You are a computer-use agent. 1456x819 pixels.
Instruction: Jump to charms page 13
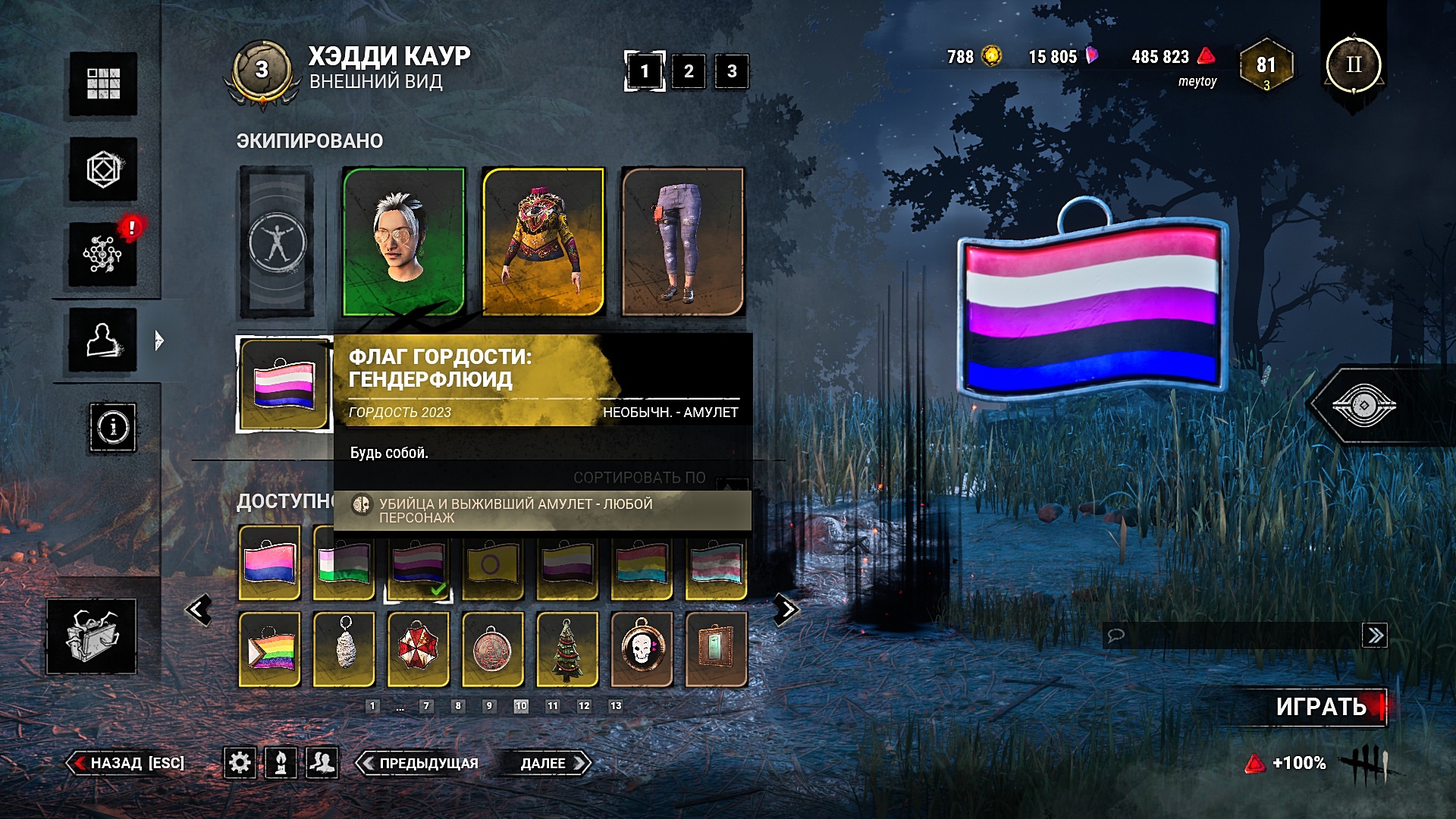tap(616, 706)
